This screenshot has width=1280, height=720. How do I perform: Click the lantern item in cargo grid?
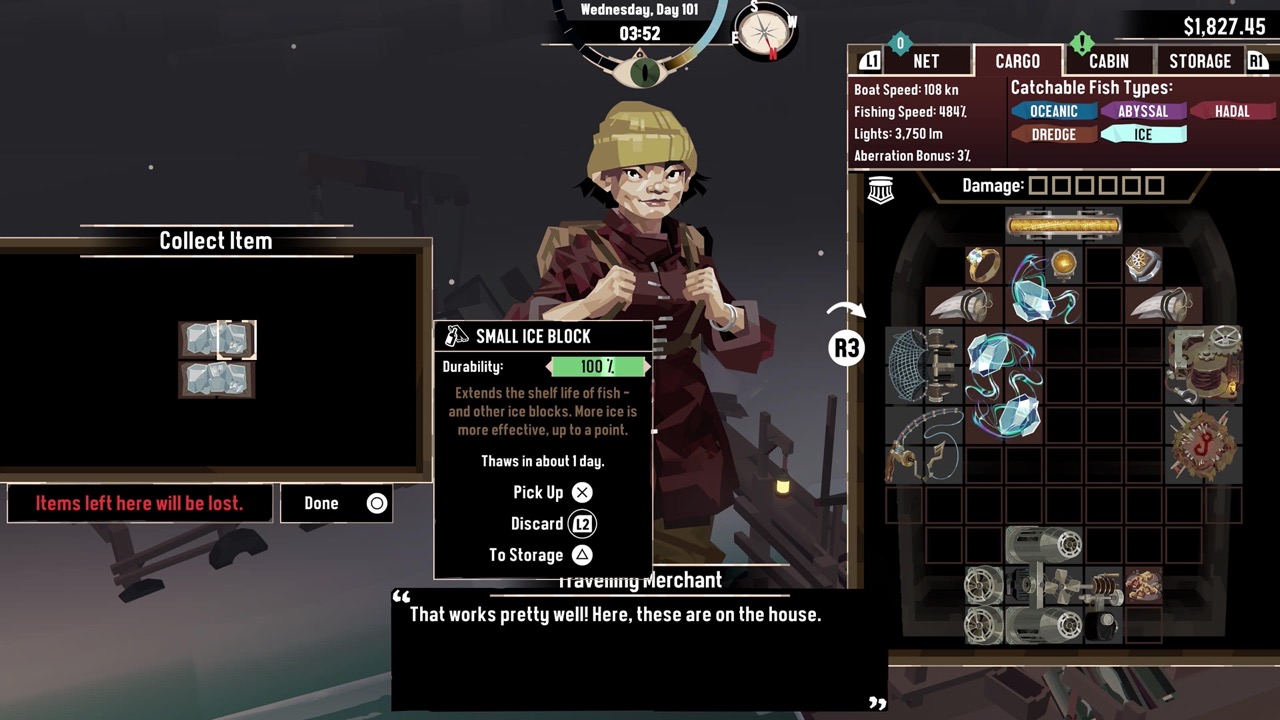[1063, 263]
